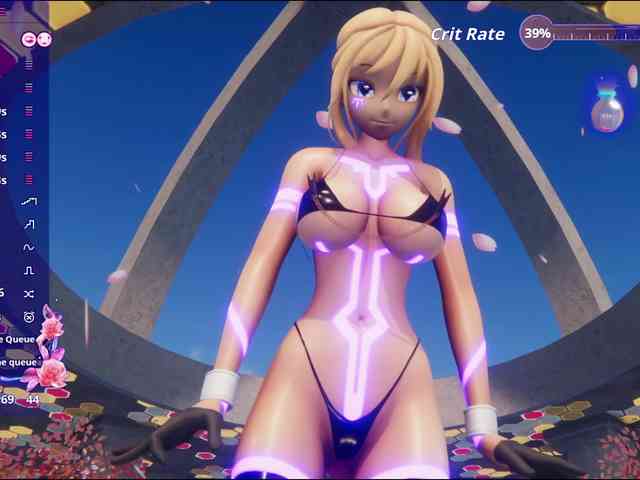Activate the shuffle crossed-arrows icon
Image resolution: width=640 pixels, height=480 pixels.
29,293
